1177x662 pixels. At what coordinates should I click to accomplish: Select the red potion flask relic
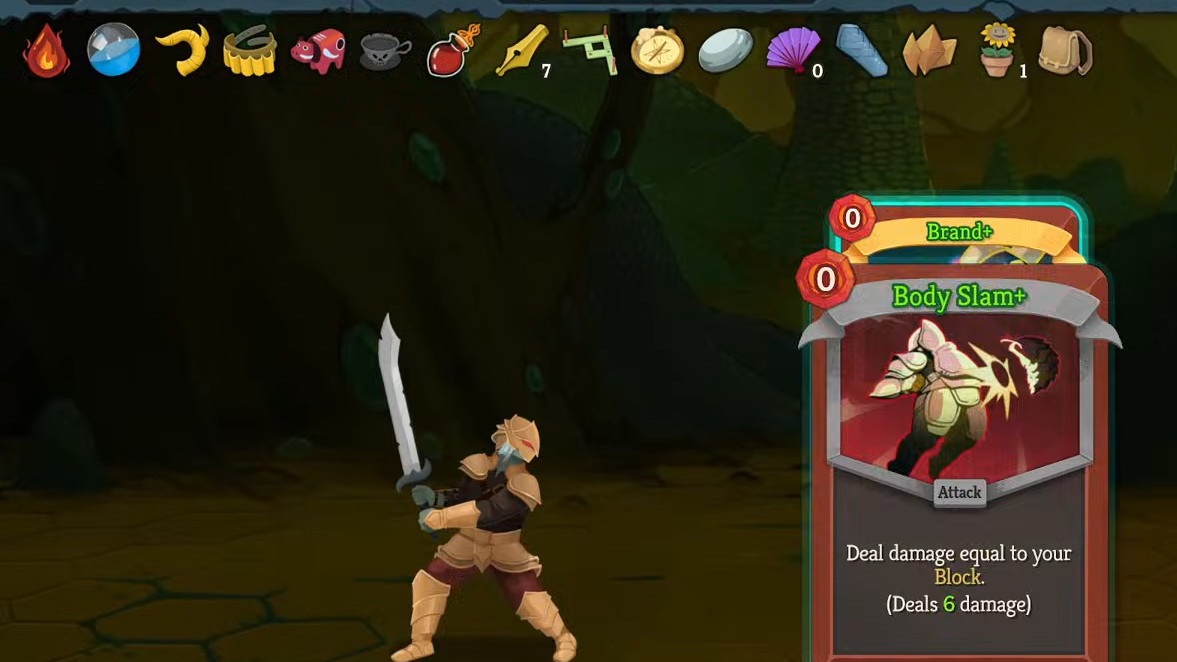(453, 50)
